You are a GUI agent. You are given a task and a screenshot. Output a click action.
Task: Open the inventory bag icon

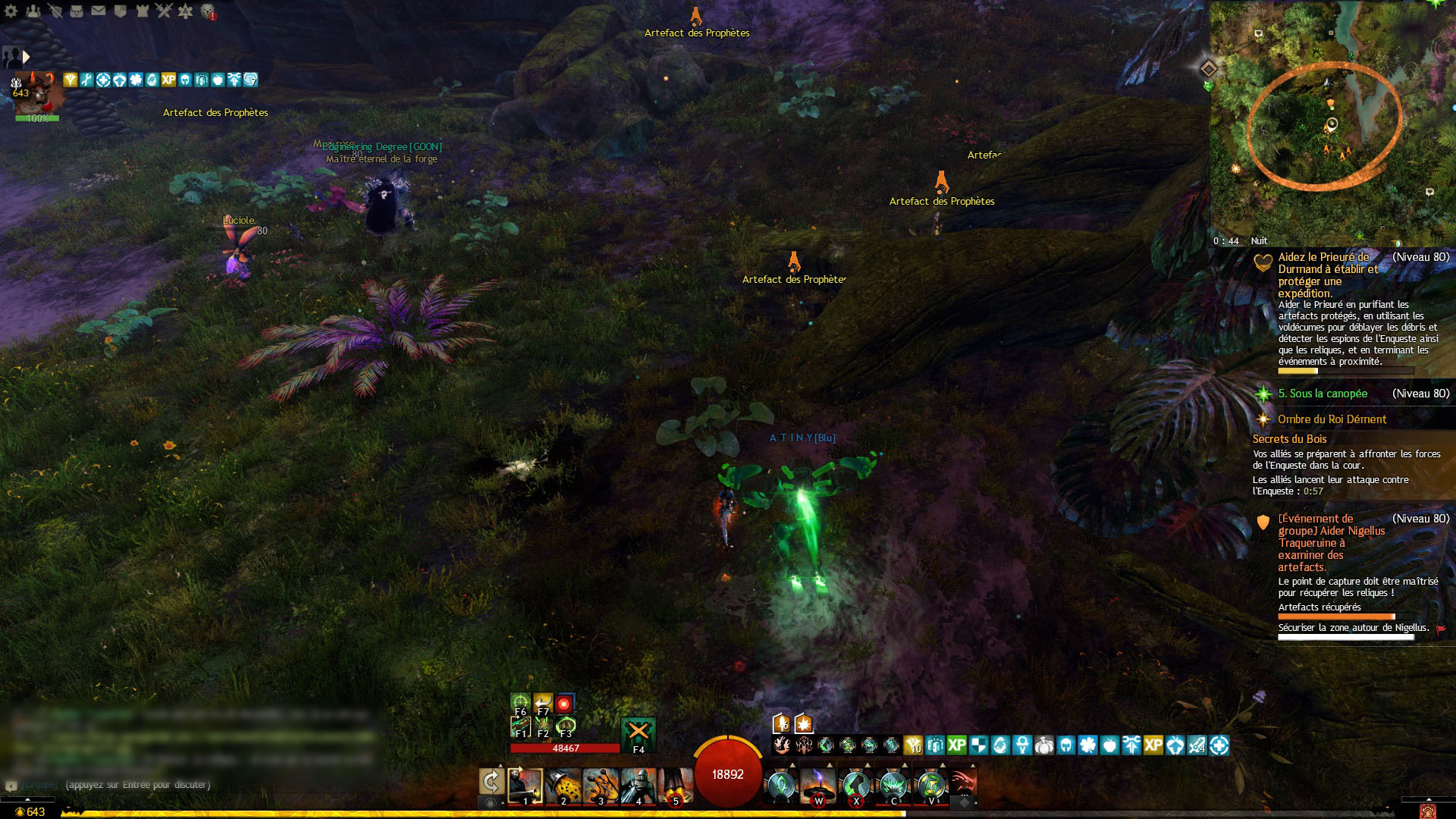pos(77,11)
